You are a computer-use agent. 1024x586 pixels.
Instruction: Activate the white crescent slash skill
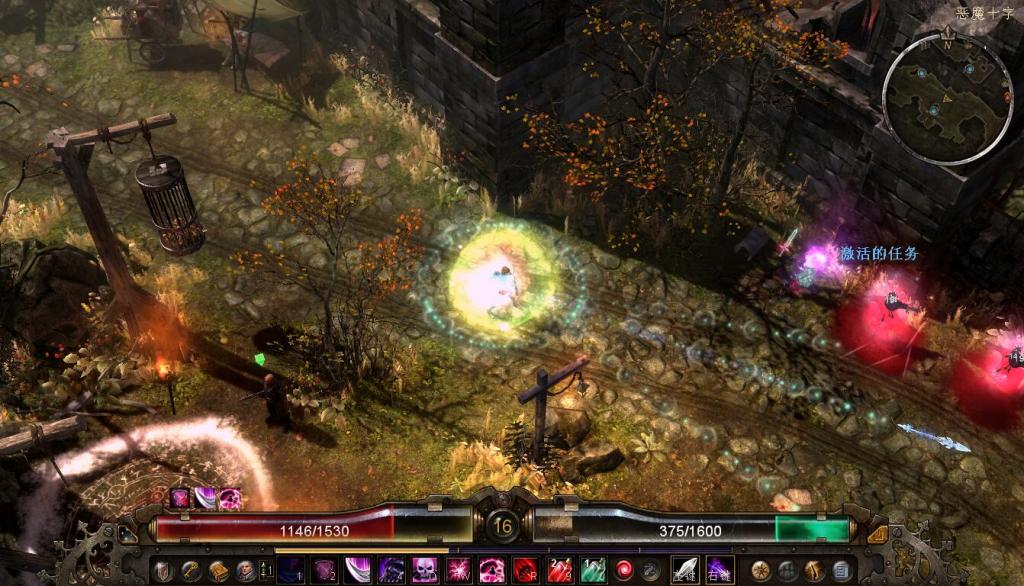[x=358, y=571]
